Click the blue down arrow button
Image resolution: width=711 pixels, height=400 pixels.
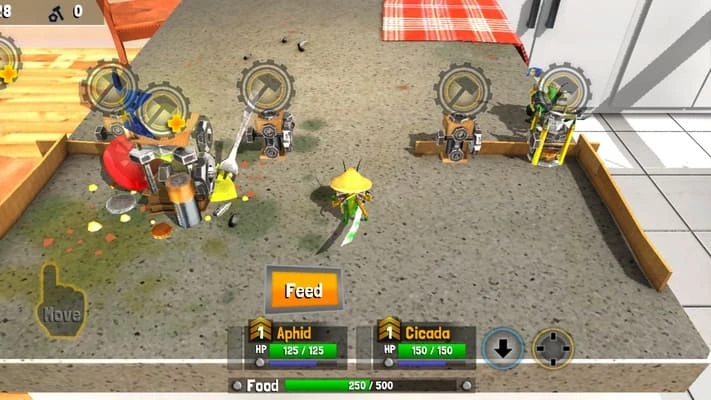[503, 348]
